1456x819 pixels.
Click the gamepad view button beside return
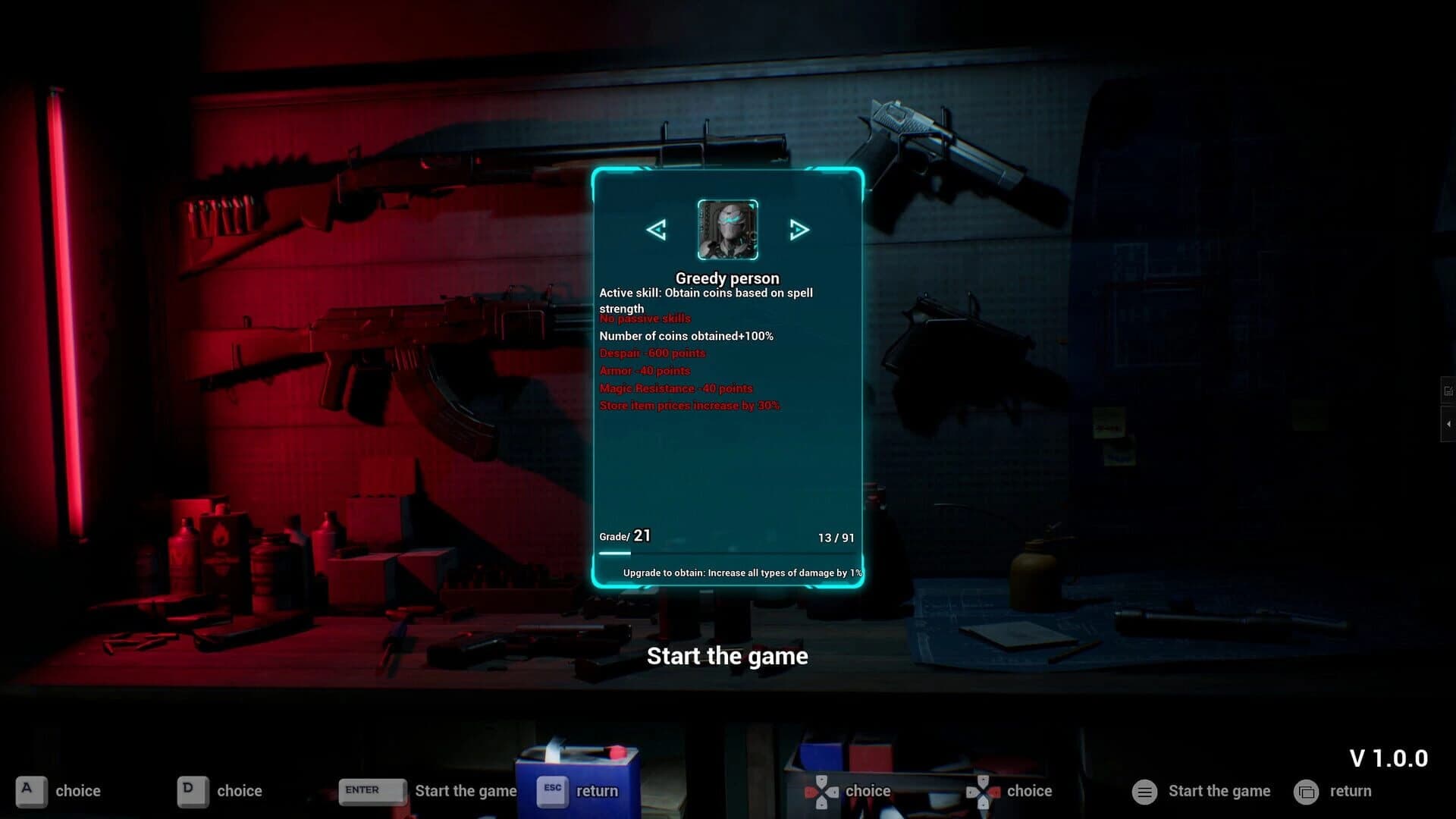tap(1307, 791)
